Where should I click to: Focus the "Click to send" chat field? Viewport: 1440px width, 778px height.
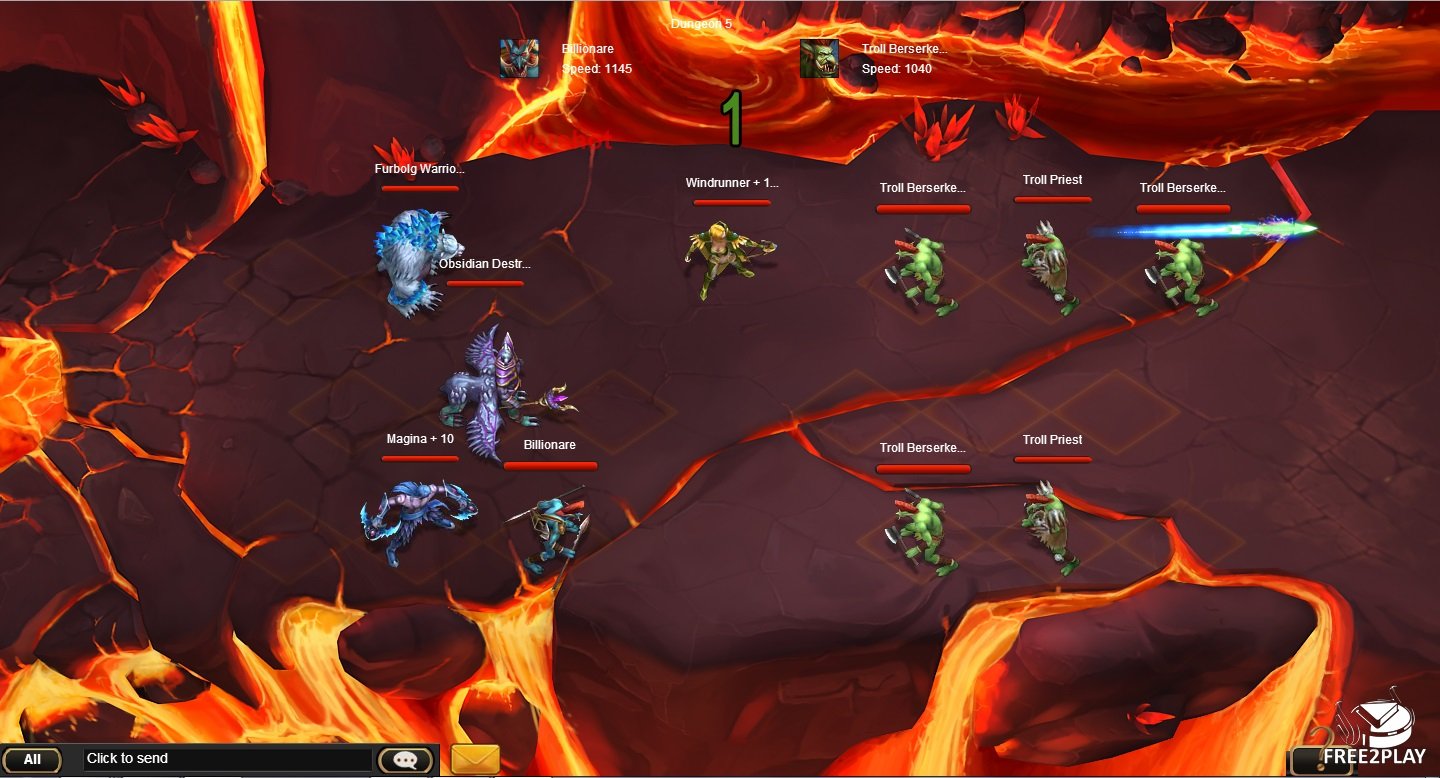pyautogui.click(x=228, y=759)
